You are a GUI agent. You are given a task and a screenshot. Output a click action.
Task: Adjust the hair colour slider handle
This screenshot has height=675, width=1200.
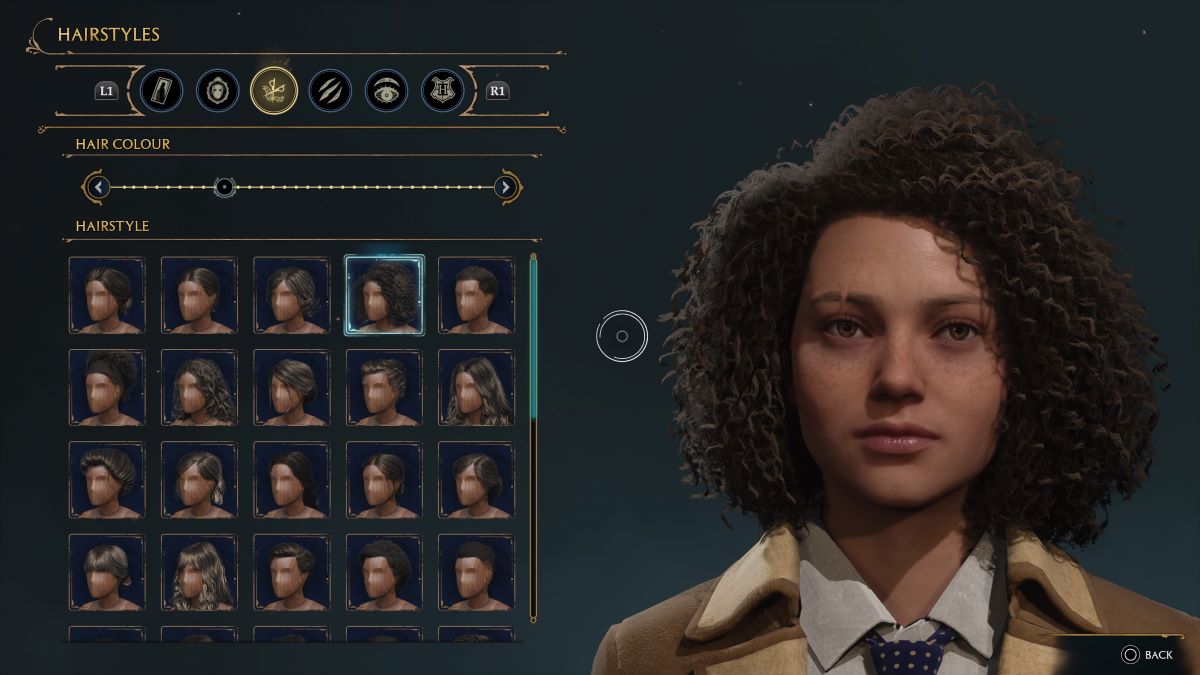coord(225,187)
